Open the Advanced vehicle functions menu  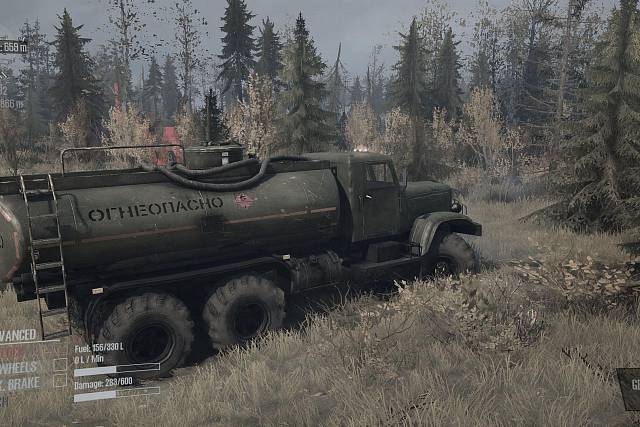coord(20,336)
